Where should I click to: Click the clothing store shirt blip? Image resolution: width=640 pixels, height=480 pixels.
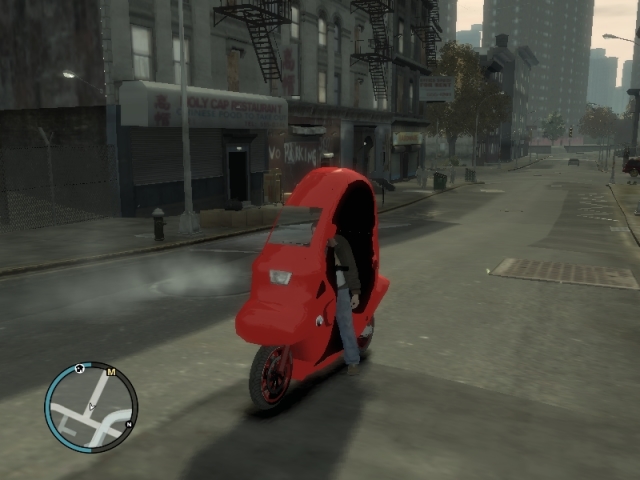[80, 369]
